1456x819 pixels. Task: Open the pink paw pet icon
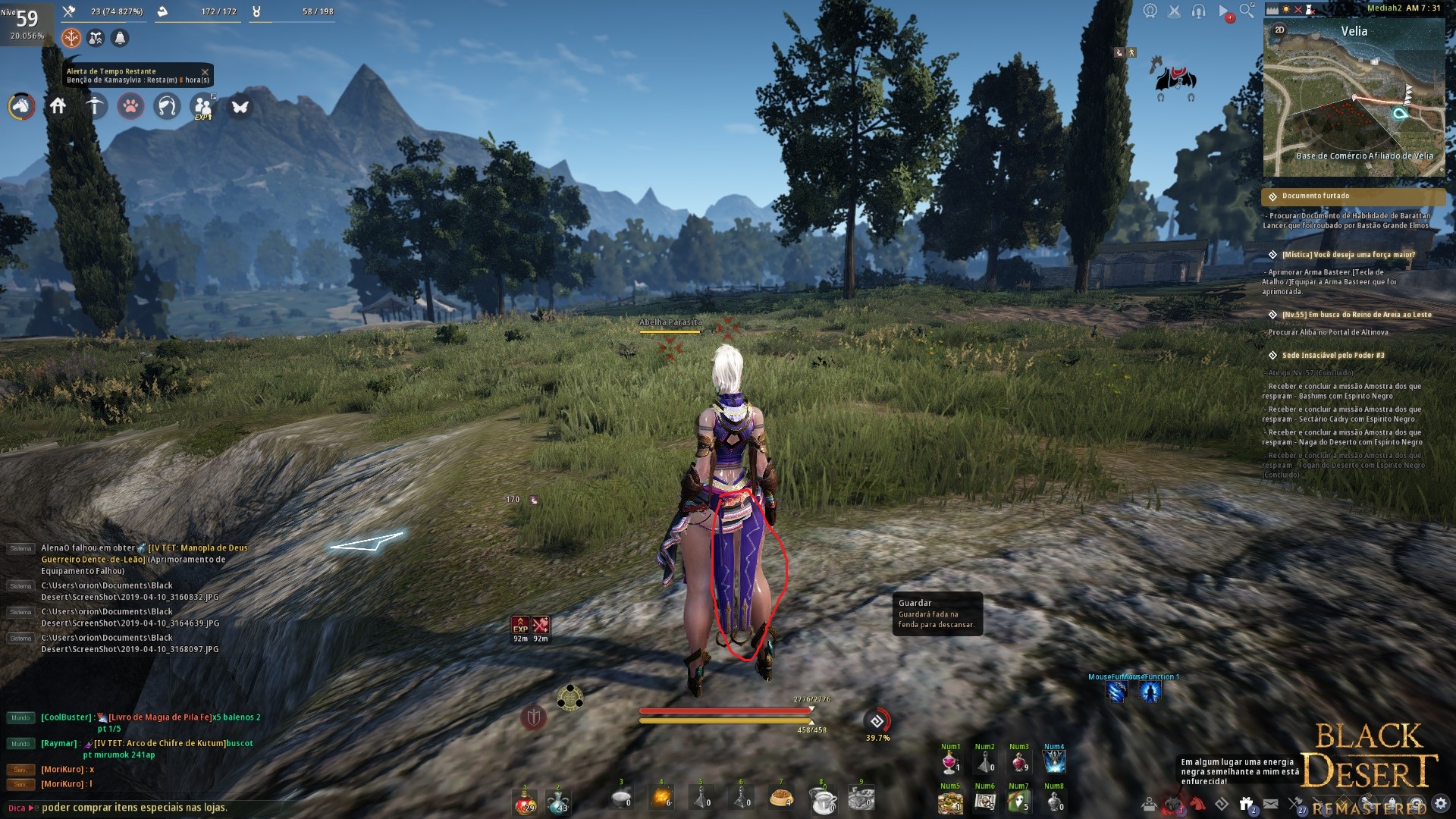130,106
